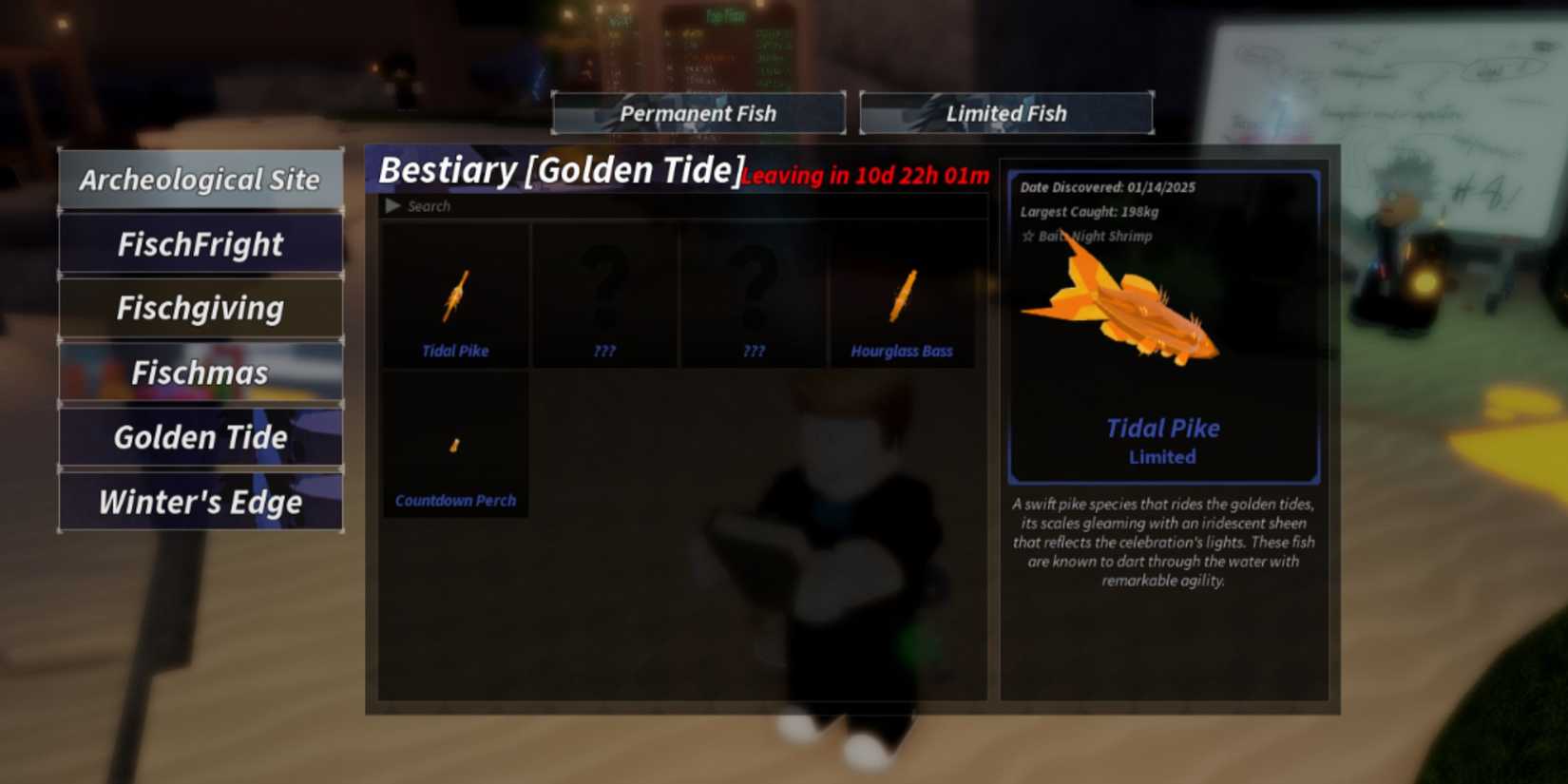The height and width of the screenshot is (784, 1568).
Task: Open the Winter's Edge bestiary
Action: (x=201, y=502)
